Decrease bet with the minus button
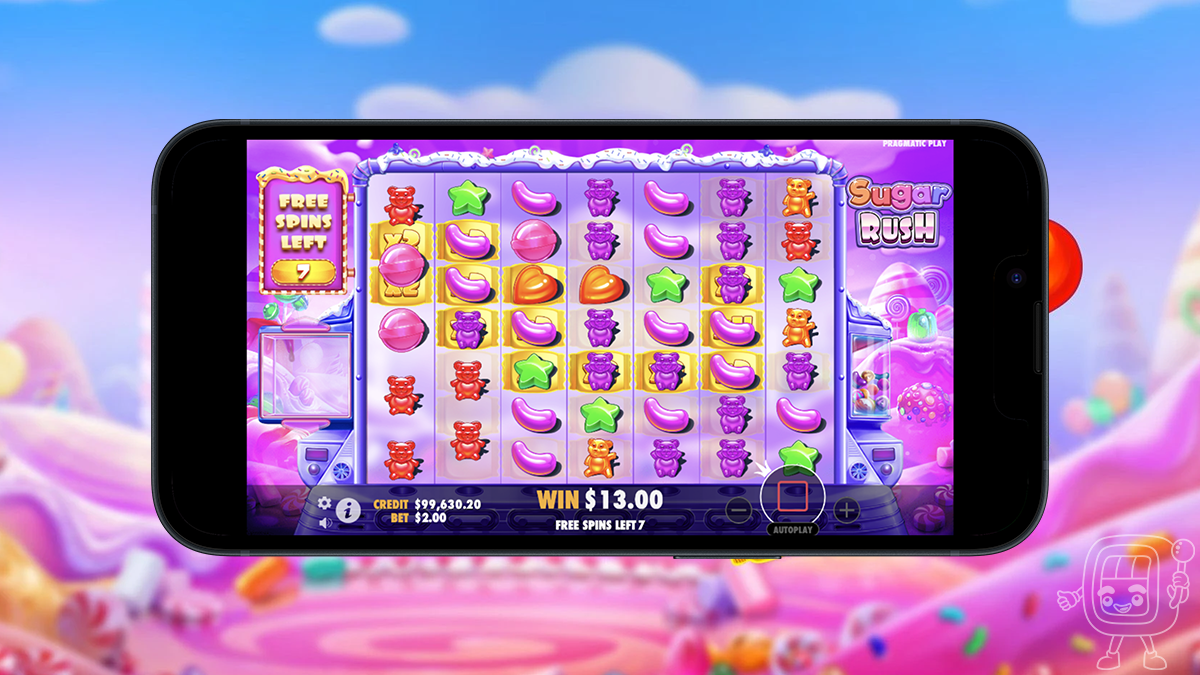This screenshot has width=1200, height=675. 738,510
